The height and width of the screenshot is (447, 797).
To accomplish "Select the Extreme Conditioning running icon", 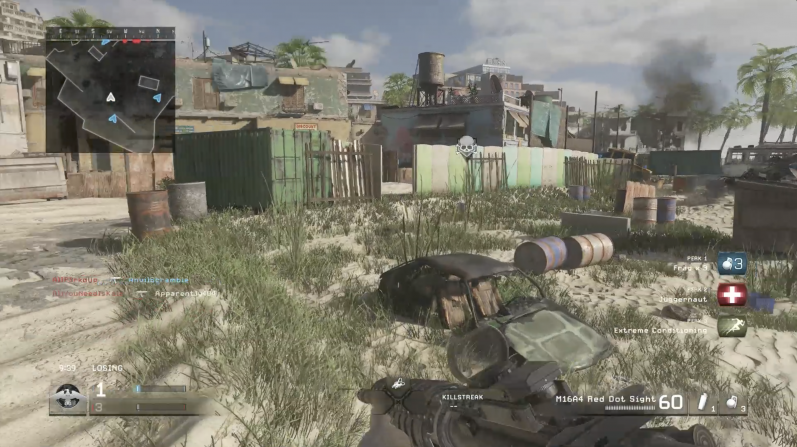I will coord(732,327).
